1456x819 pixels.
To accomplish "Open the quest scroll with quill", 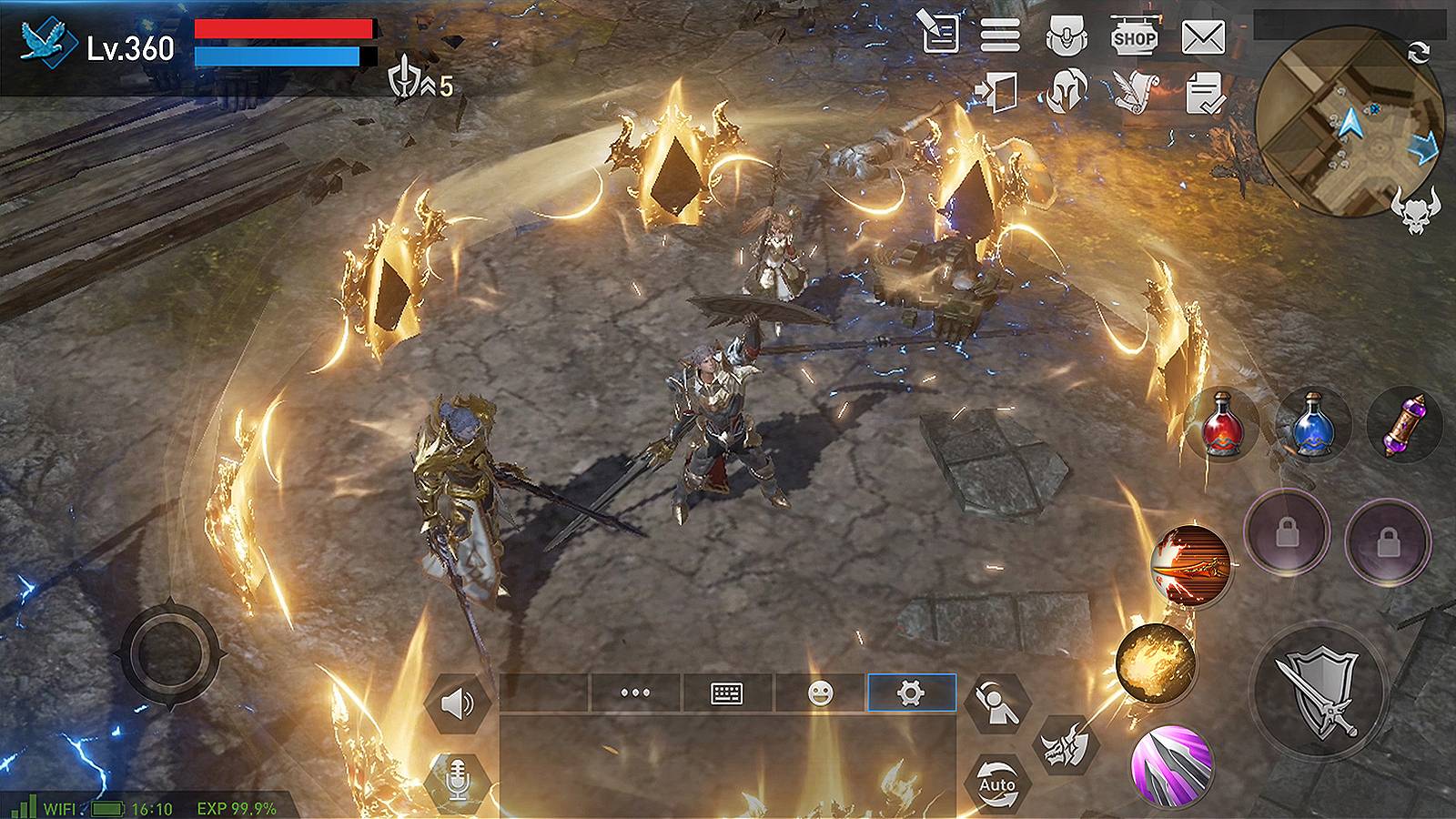I will pos(1131,91).
